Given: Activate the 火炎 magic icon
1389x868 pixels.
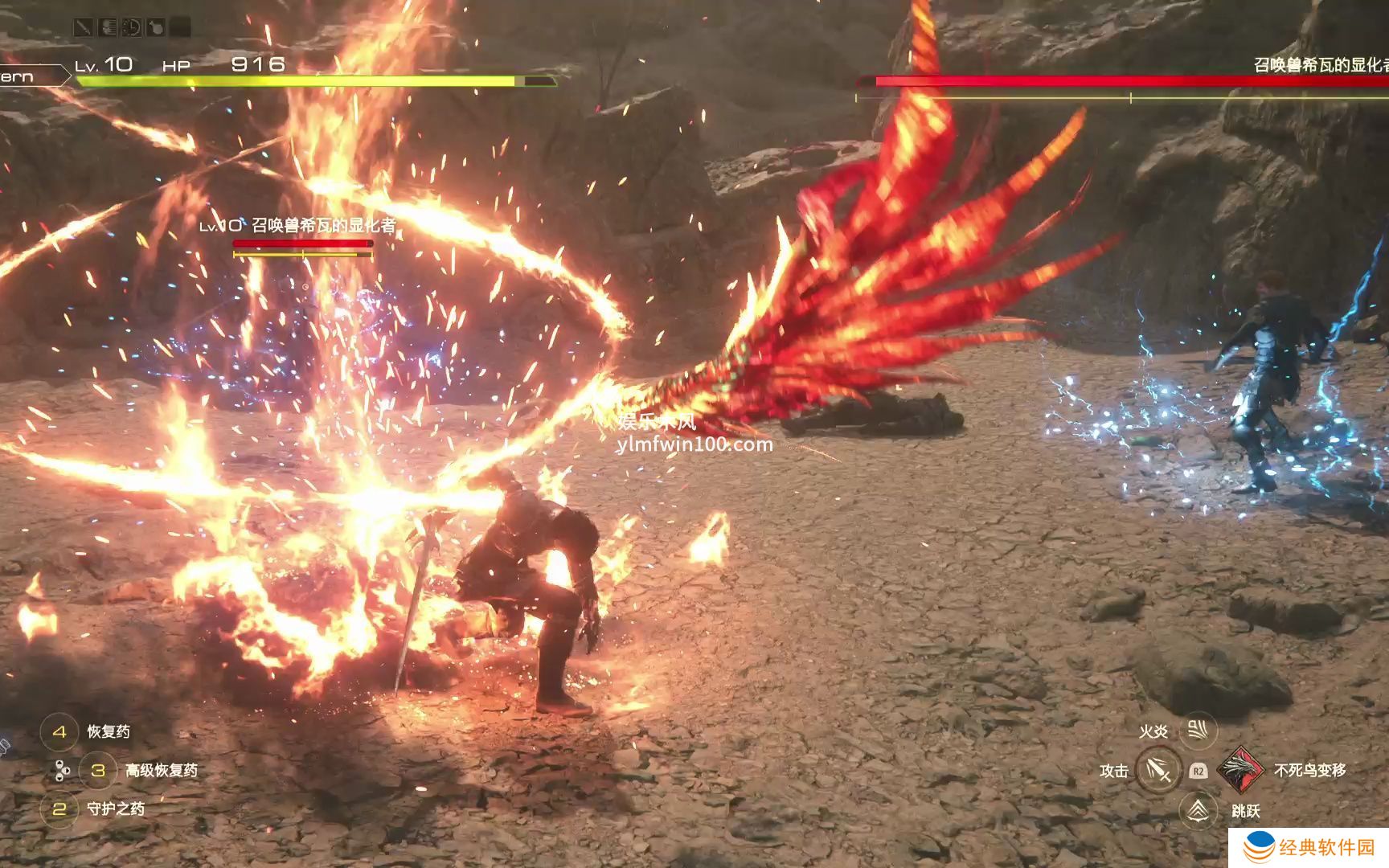Looking at the screenshot, I should [x=1198, y=731].
